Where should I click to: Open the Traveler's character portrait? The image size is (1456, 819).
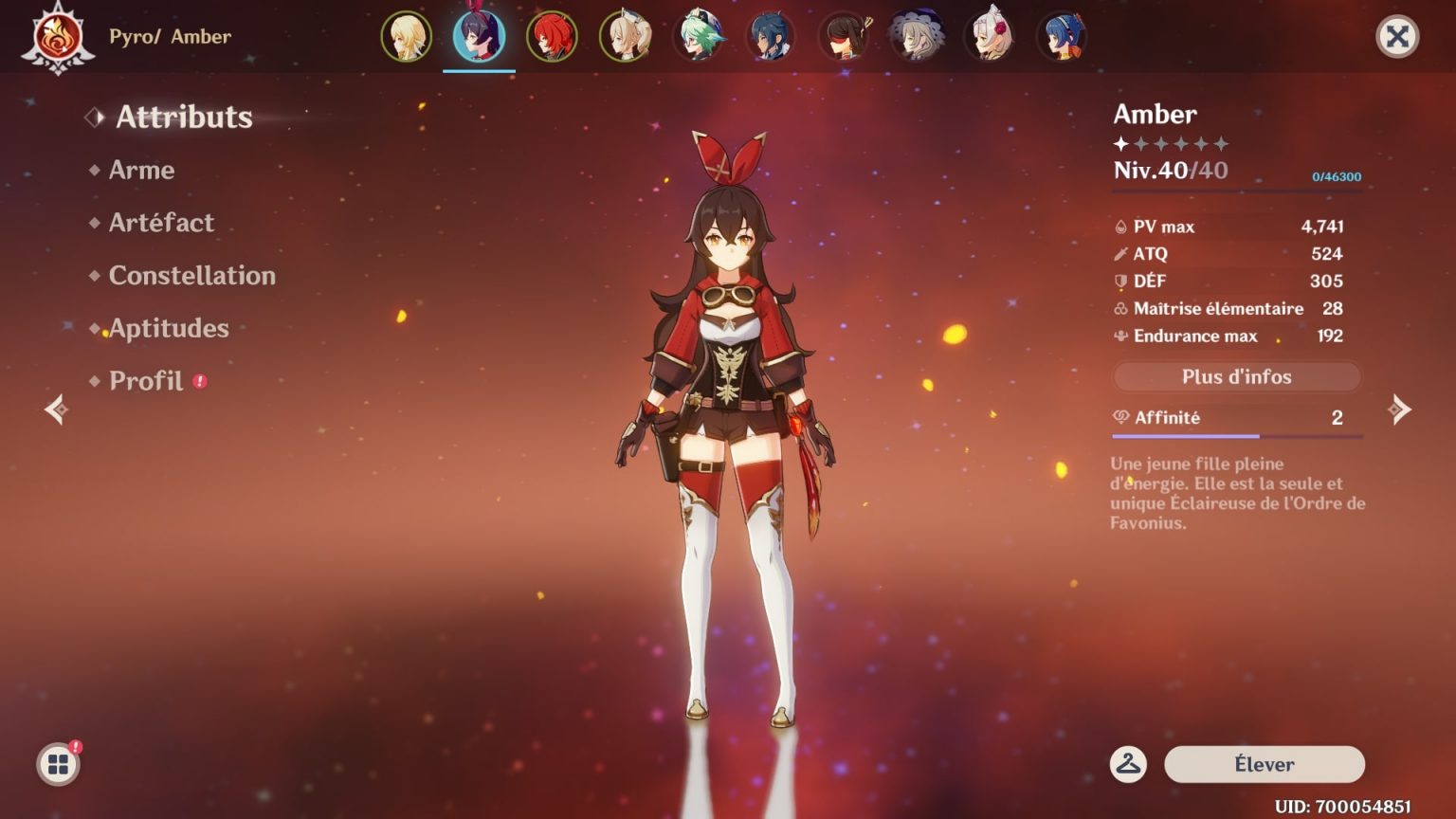click(x=406, y=36)
